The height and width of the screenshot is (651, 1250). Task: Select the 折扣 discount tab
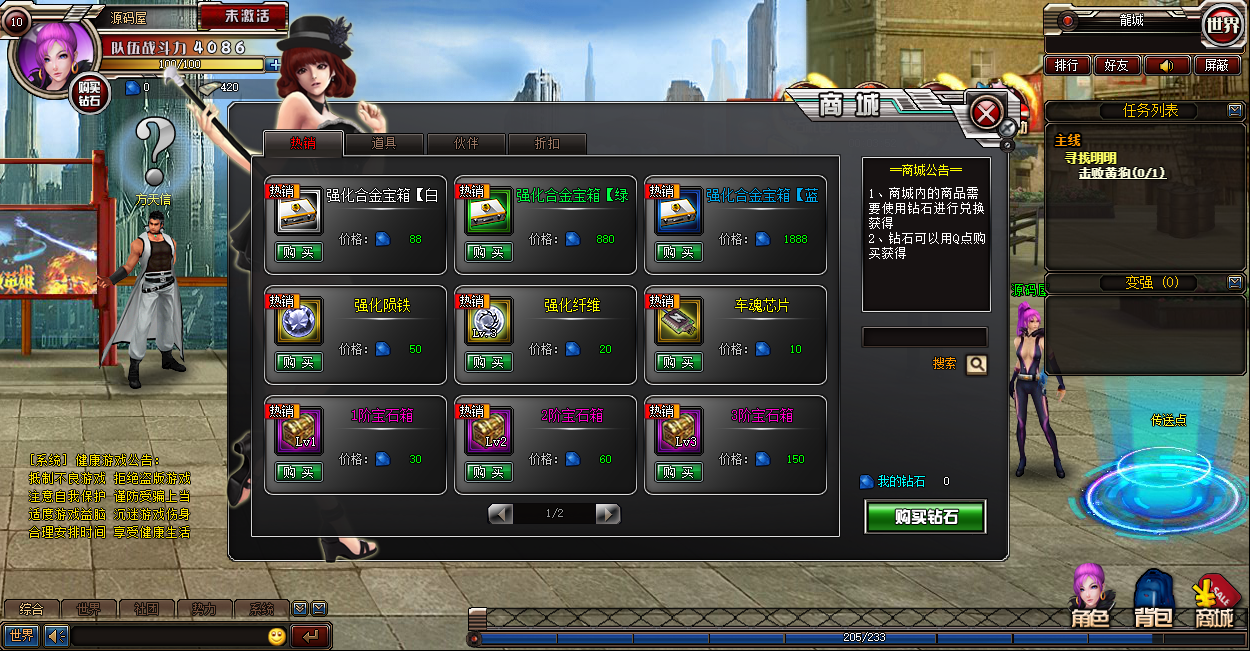click(x=547, y=143)
